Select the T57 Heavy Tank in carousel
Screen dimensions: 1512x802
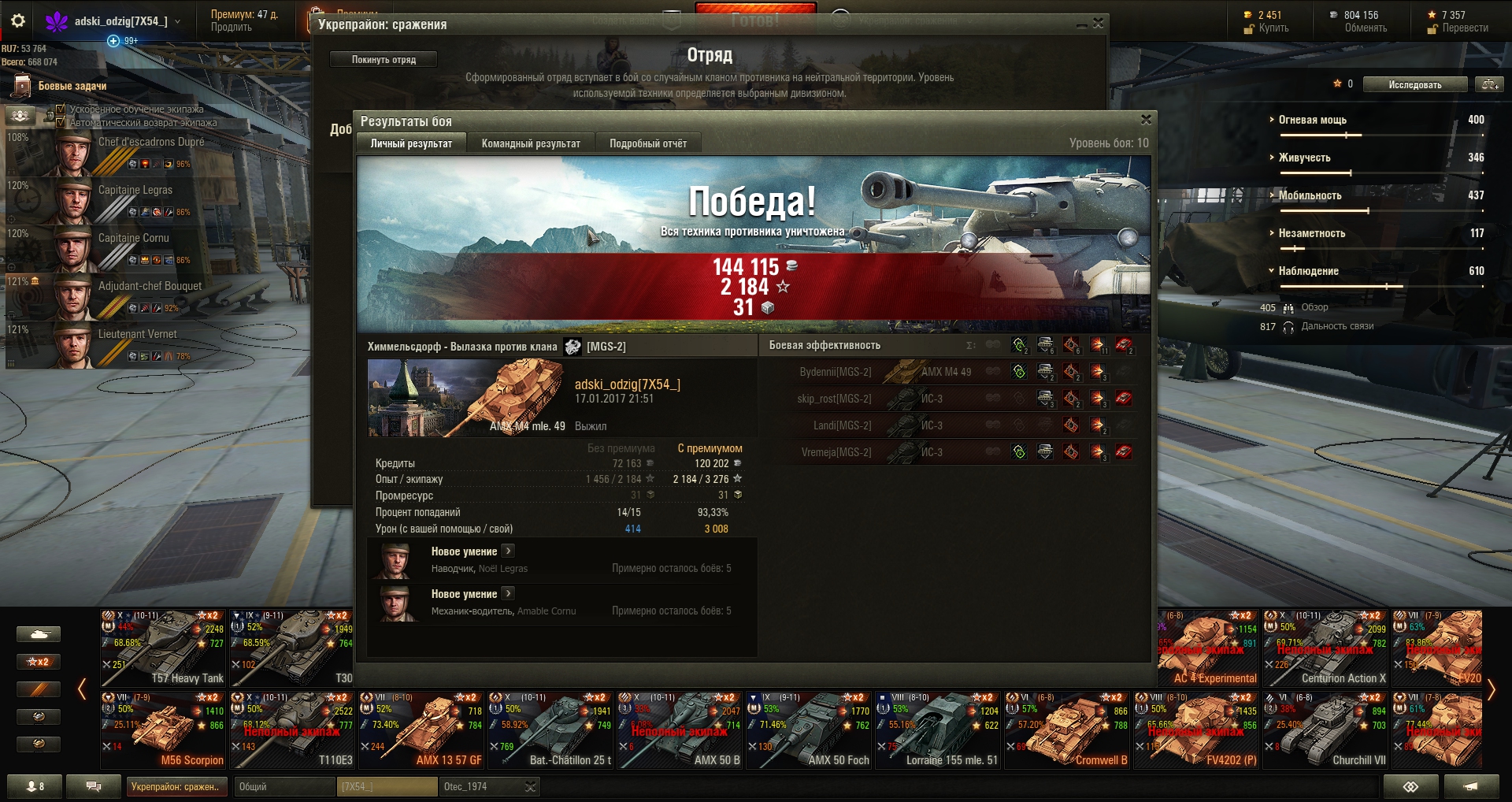[163, 648]
